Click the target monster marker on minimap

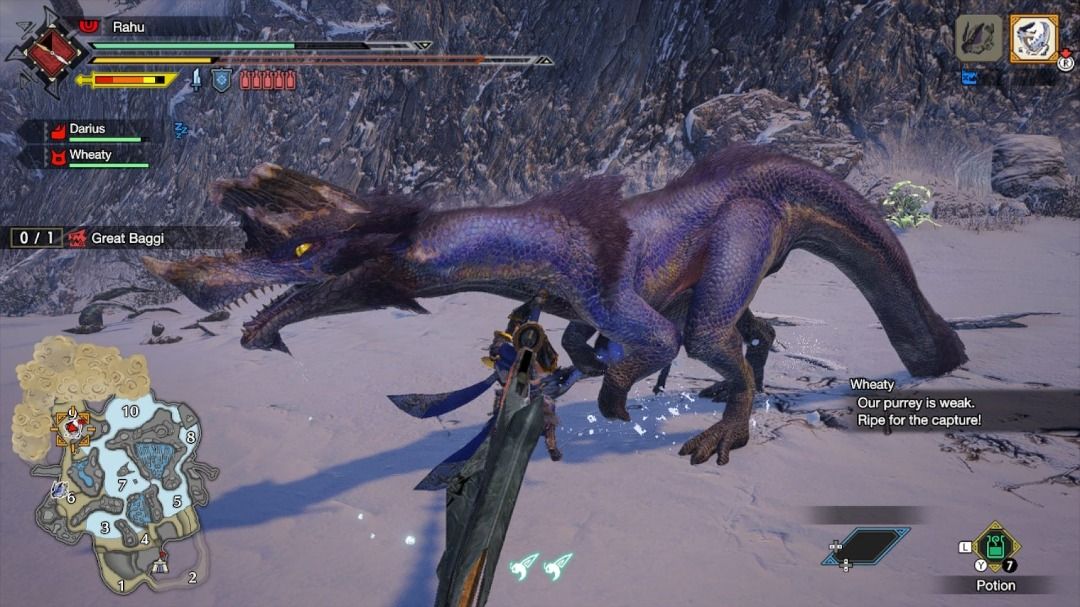point(72,428)
